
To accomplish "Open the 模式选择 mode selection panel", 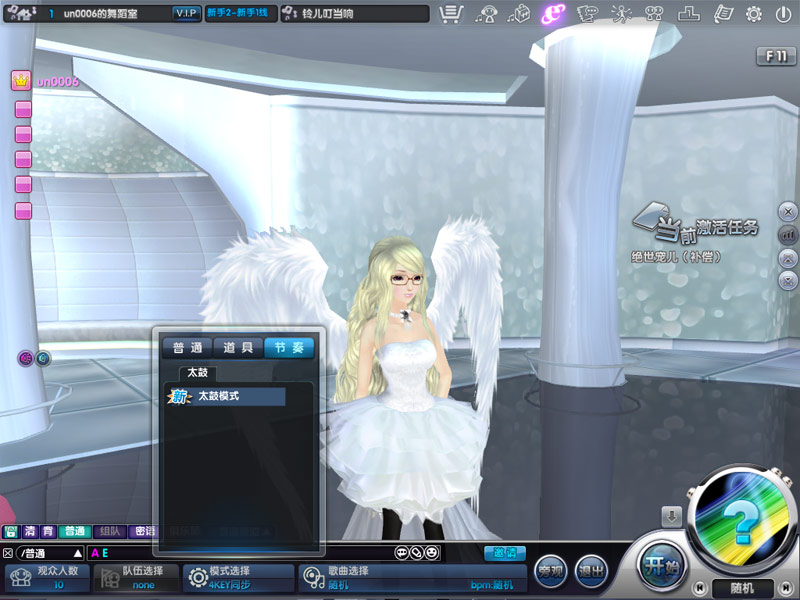I will coord(237,577).
